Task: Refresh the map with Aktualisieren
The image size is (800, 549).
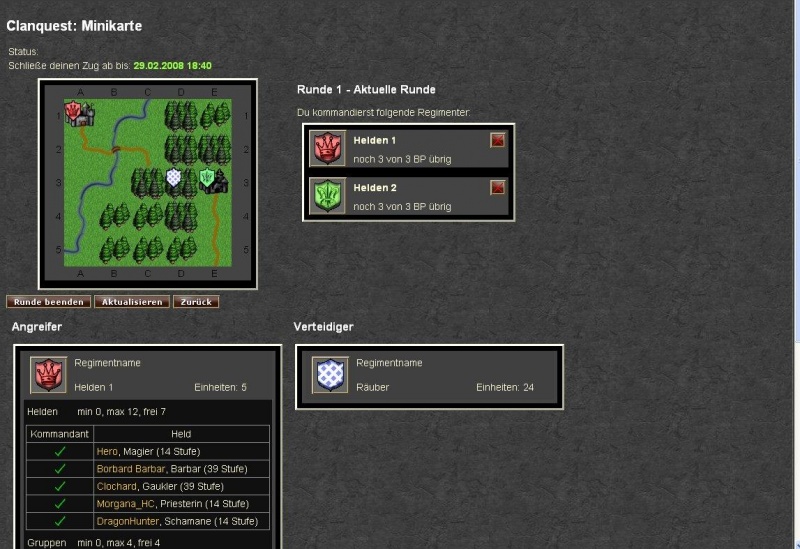Action: pos(132,302)
